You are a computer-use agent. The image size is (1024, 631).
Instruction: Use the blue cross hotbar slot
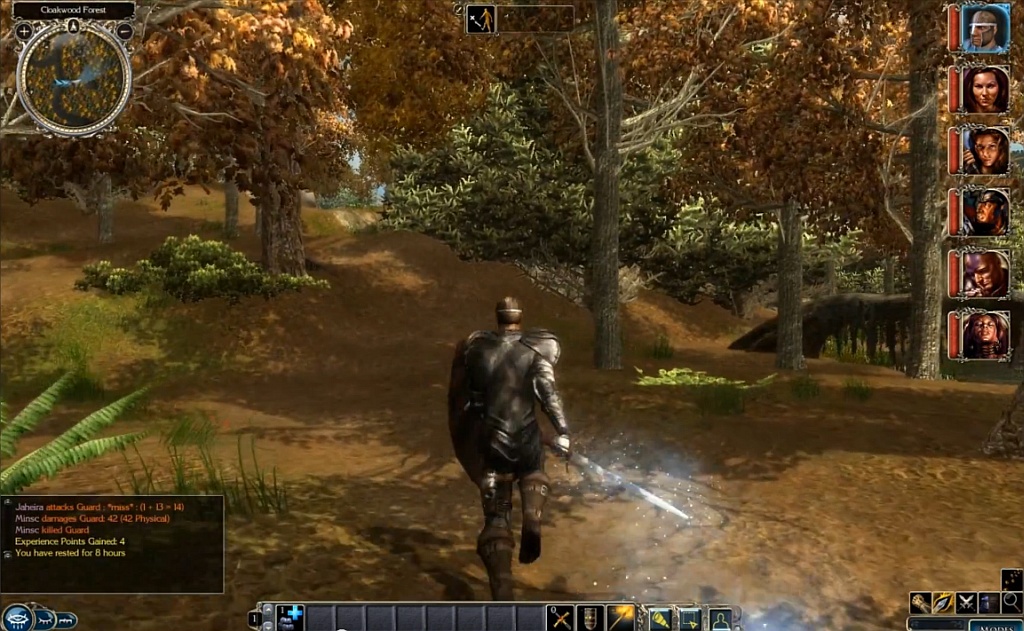(290, 617)
